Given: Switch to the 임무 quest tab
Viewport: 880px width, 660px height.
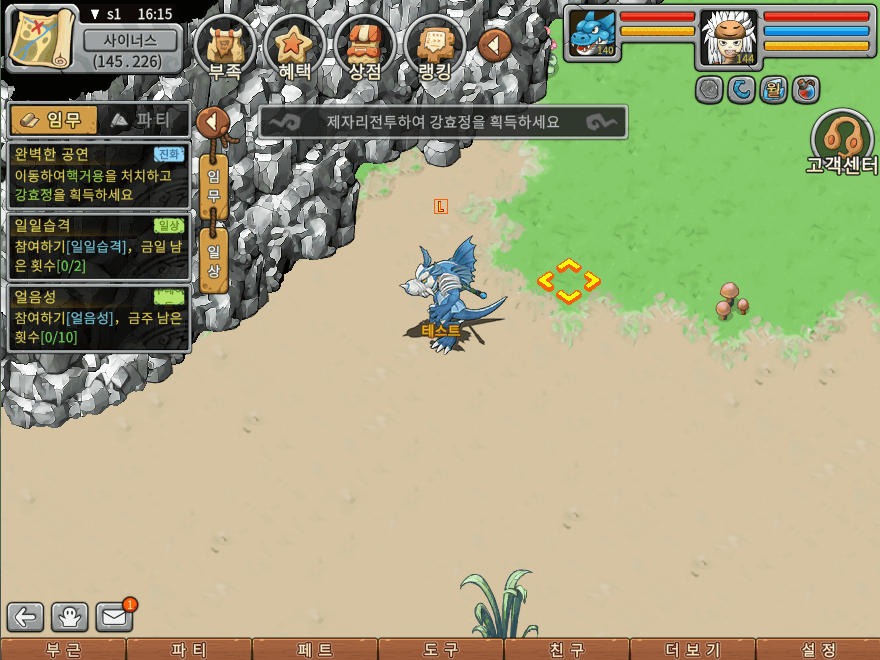Looking at the screenshot, I should pos(54,120).
